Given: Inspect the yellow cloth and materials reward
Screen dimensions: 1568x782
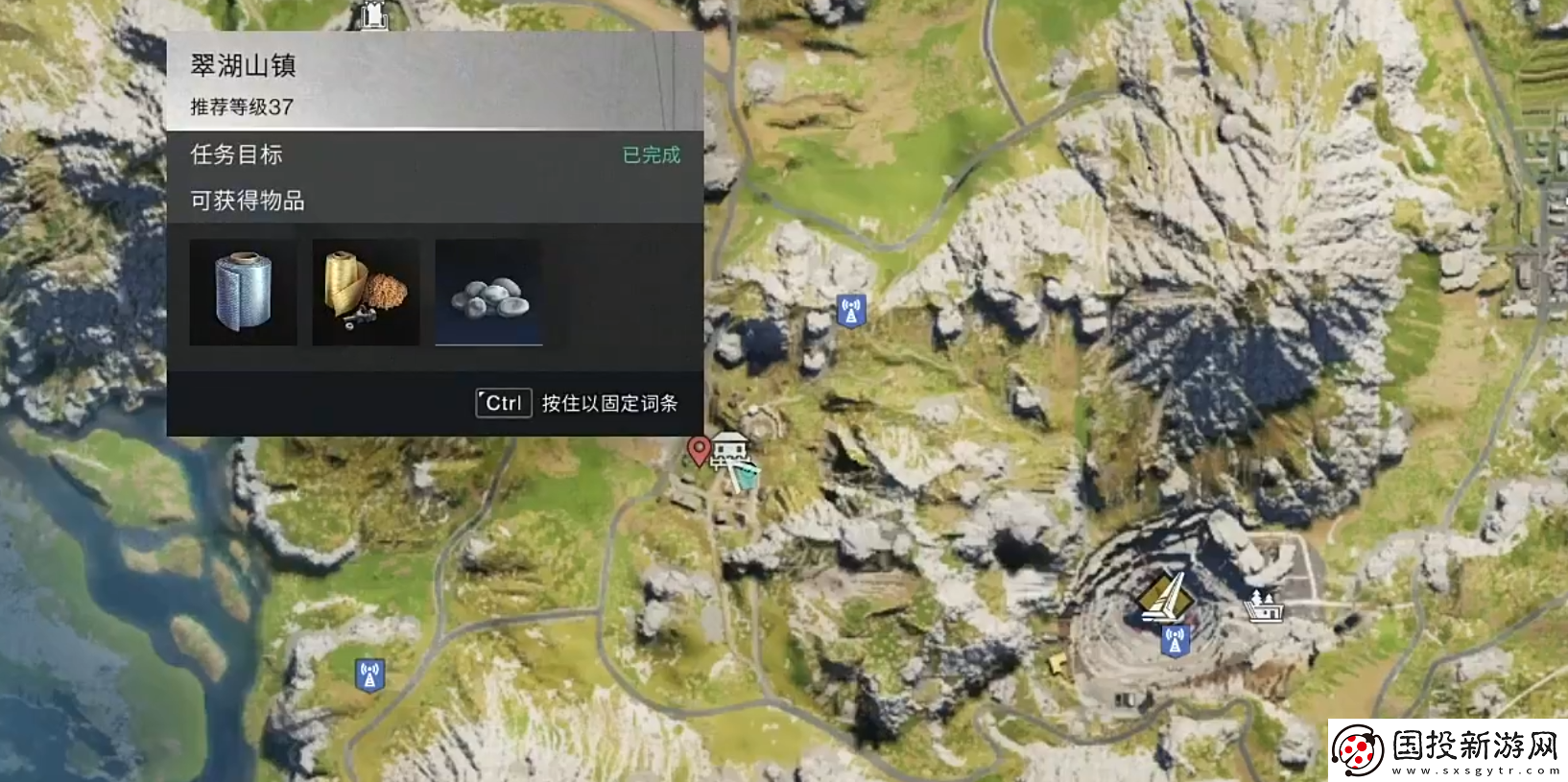Looking at the screenshot, I should point(366,292).
